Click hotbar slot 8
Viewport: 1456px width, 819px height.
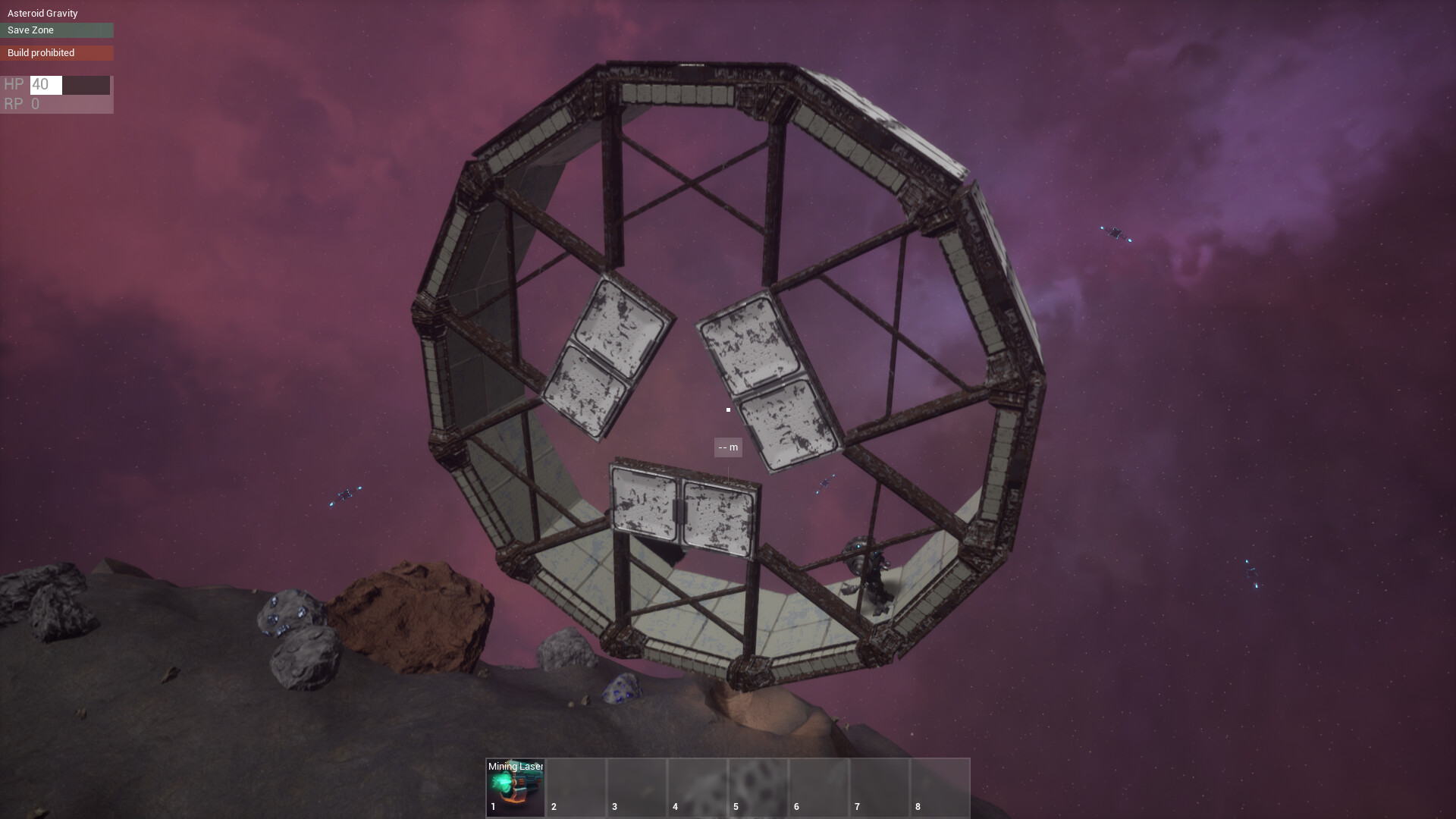click(939, 787)
